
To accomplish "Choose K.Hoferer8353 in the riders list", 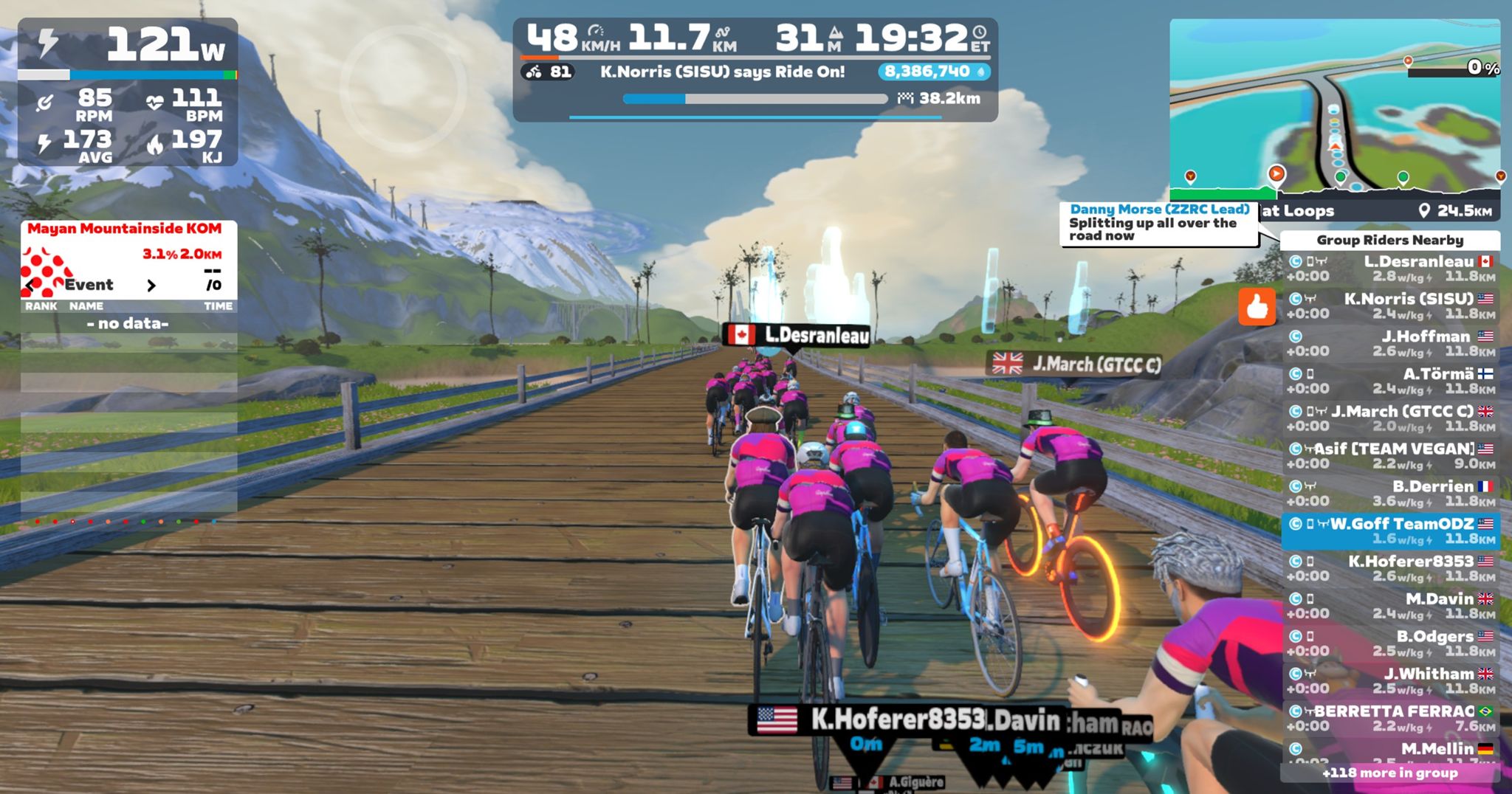I will click(x=1390, y=568).
